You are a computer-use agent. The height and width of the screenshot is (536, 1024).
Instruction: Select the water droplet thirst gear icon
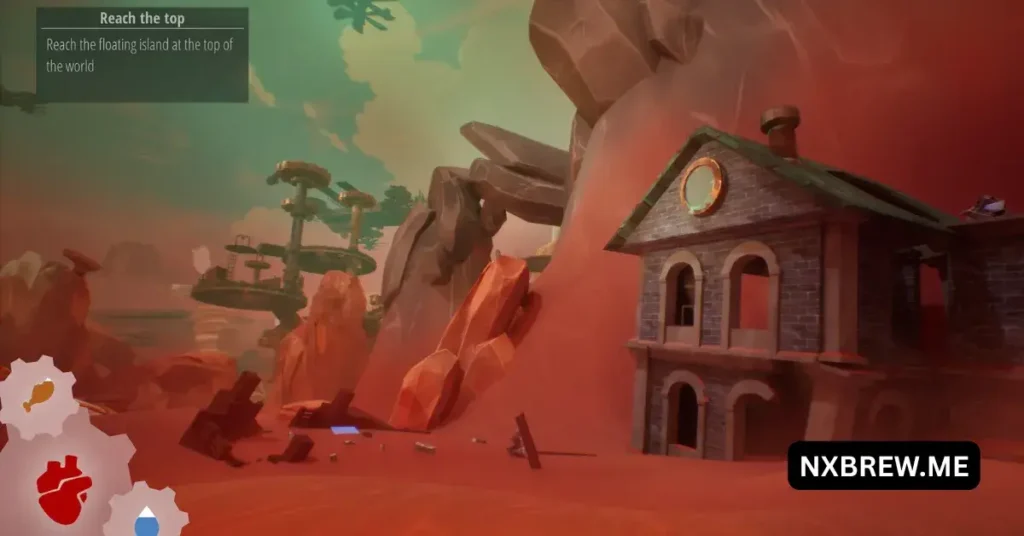click(147, 518)
